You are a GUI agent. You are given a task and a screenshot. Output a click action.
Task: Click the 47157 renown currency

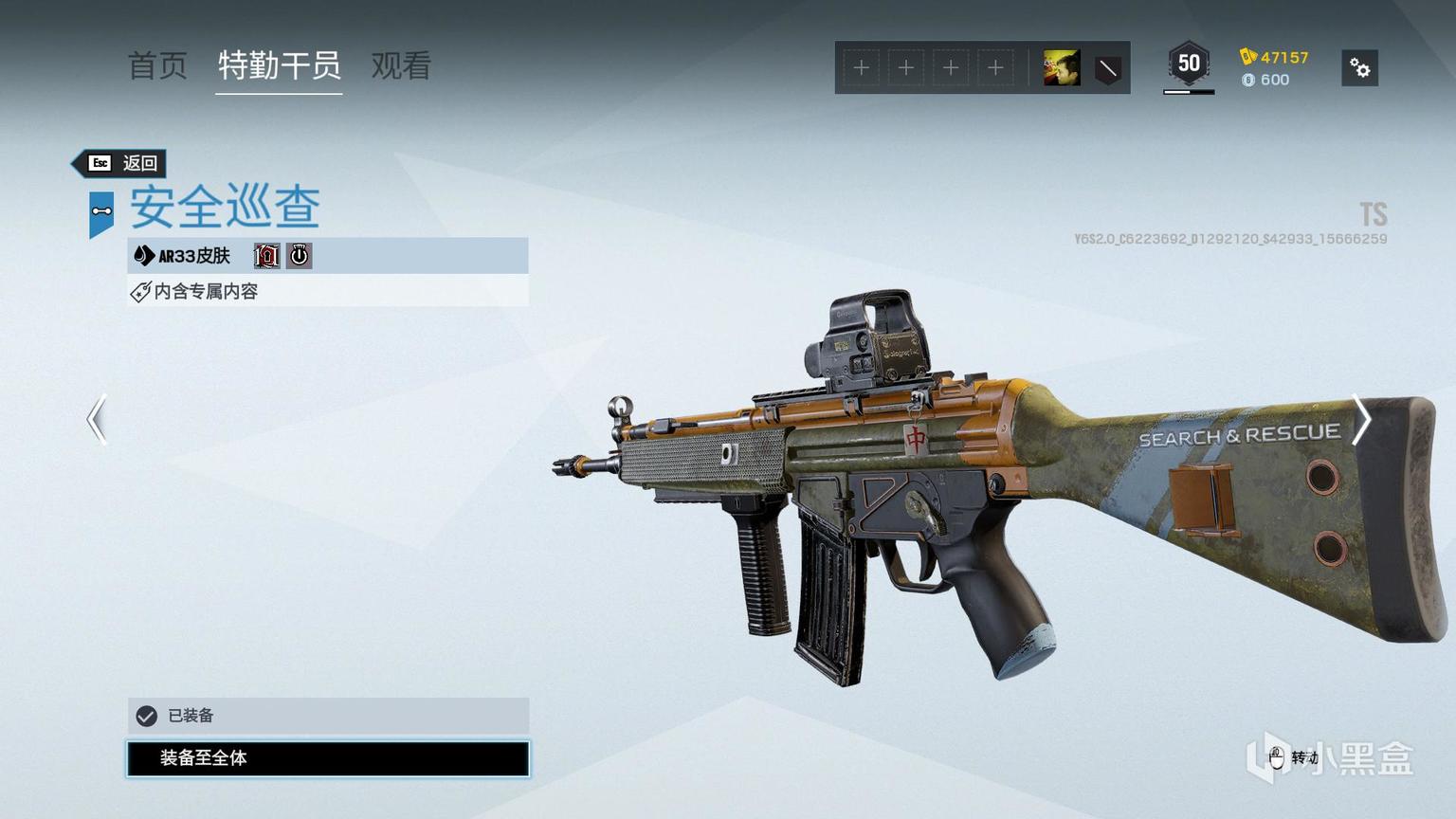click(x=1275, y=57)
